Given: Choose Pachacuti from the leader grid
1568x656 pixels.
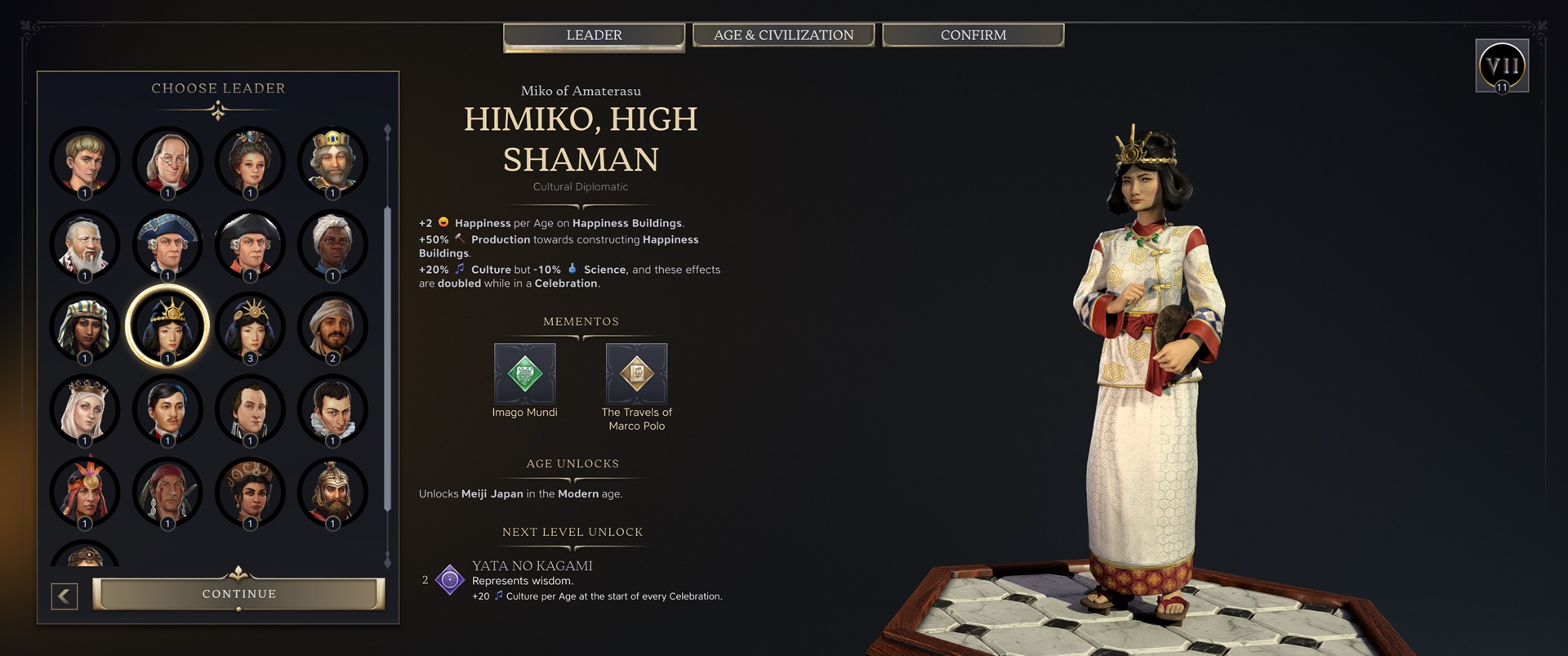Looking at the screenshot, I should point(84,493).
